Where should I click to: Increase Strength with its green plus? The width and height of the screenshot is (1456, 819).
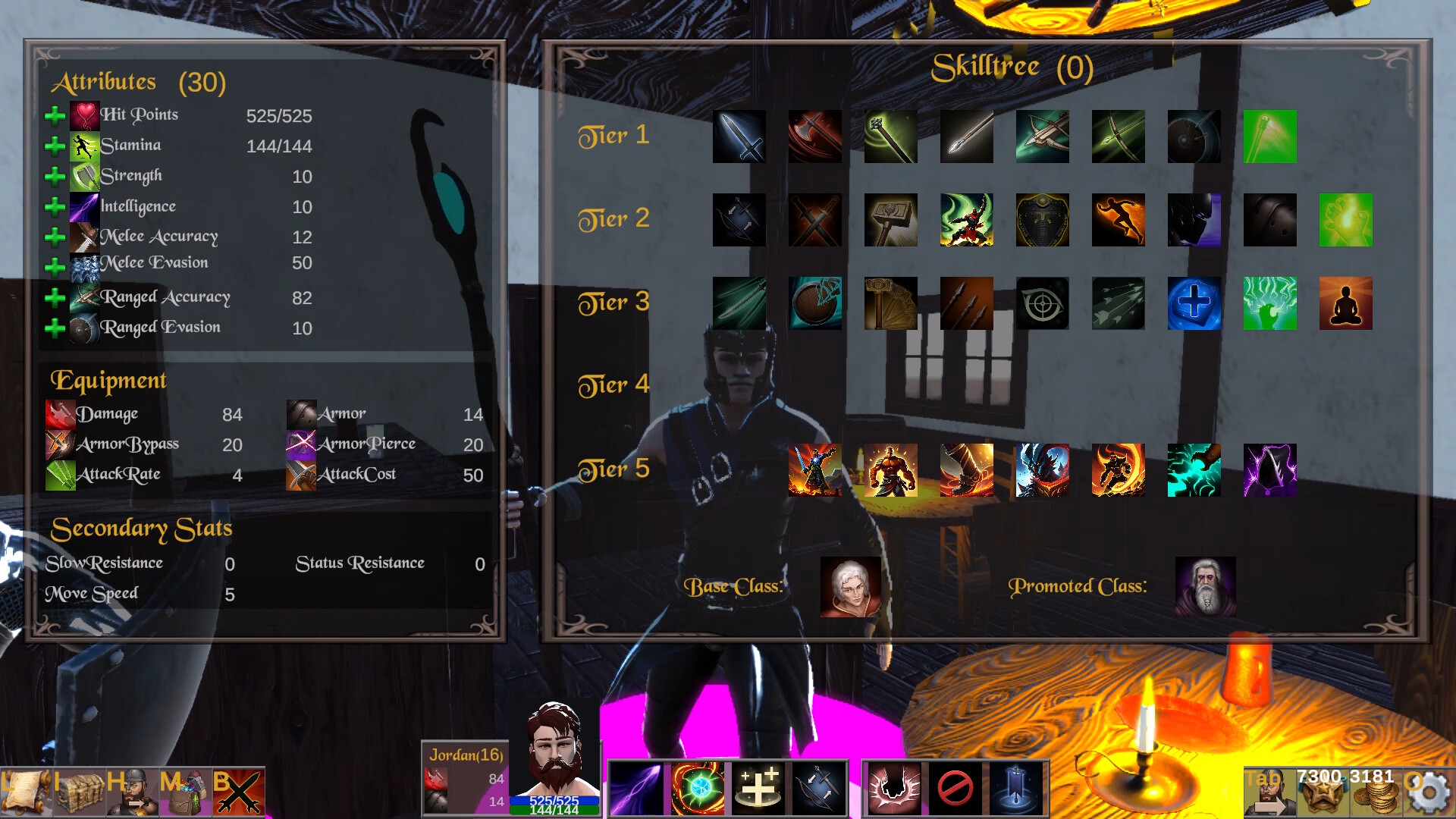point(55,176)
